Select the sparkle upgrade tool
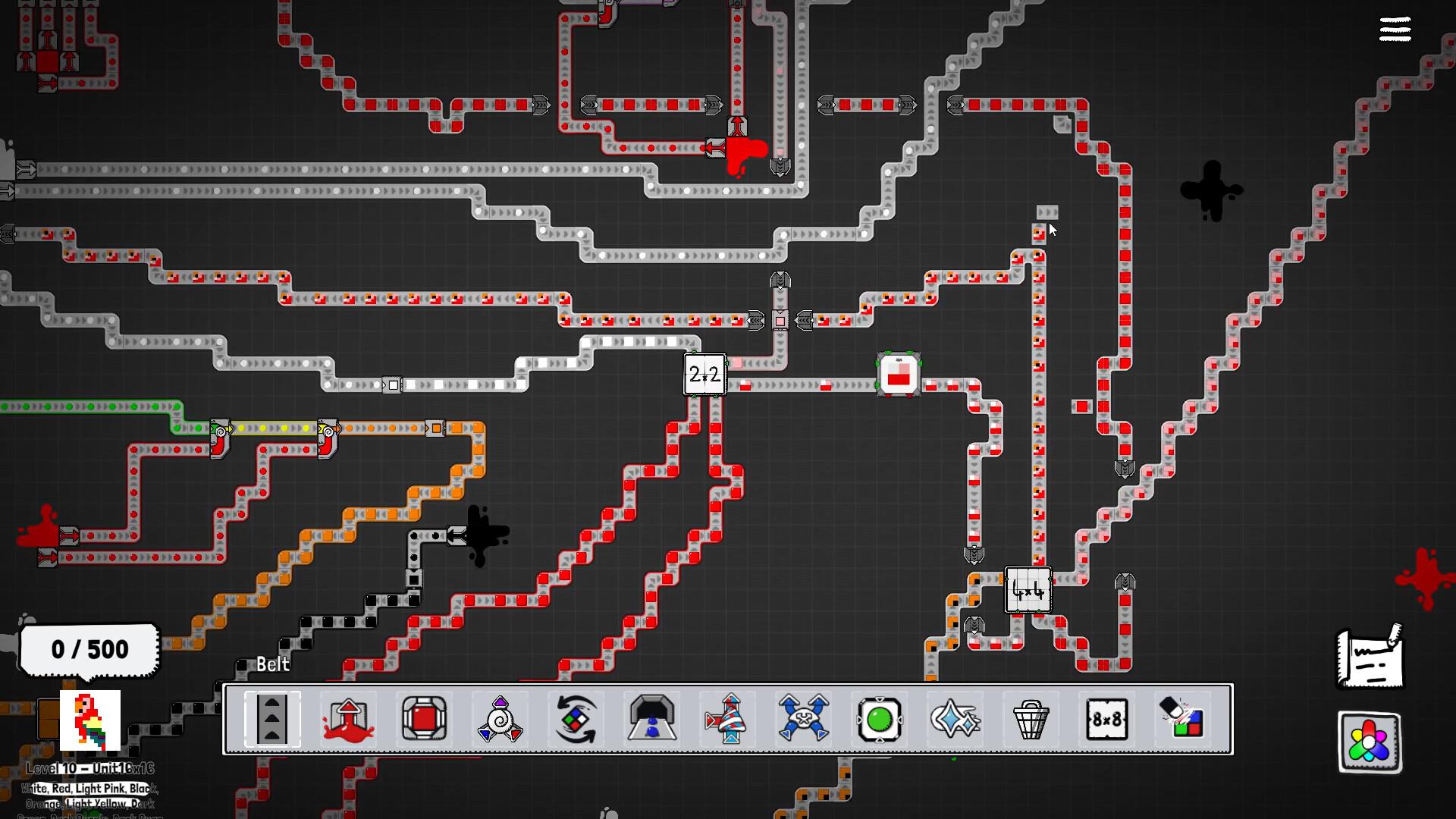The height and width of the screenshot is (819, 1456). pos(955,720)
